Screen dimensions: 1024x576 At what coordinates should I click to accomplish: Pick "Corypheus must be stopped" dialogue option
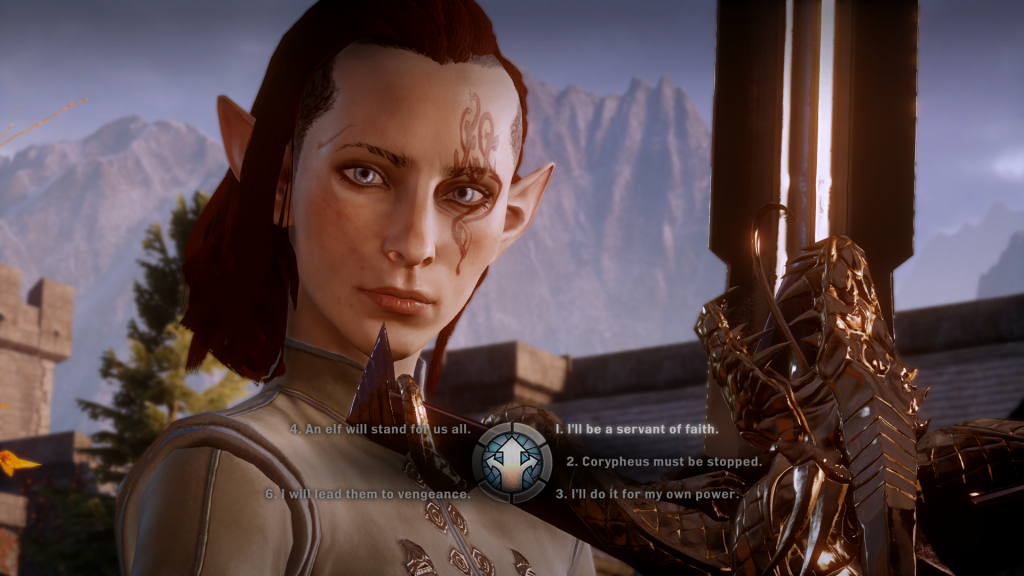click(x=664, y=462)
